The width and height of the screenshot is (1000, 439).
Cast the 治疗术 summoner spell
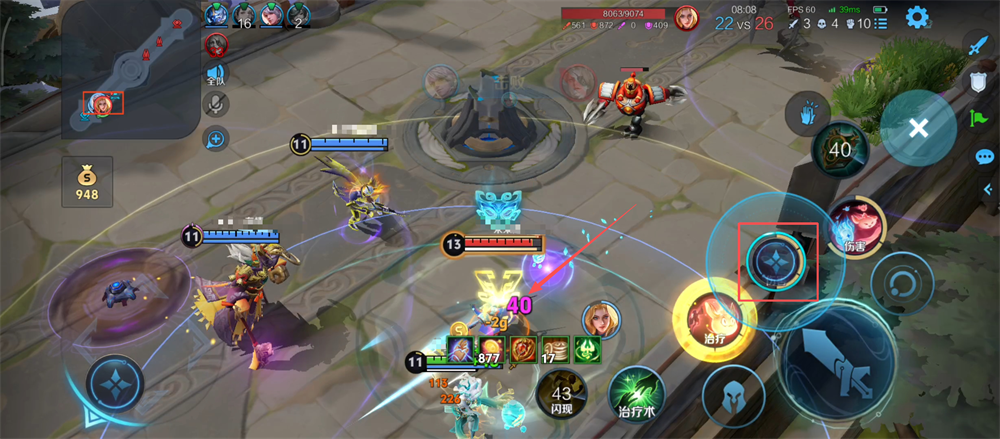[638, 394]
